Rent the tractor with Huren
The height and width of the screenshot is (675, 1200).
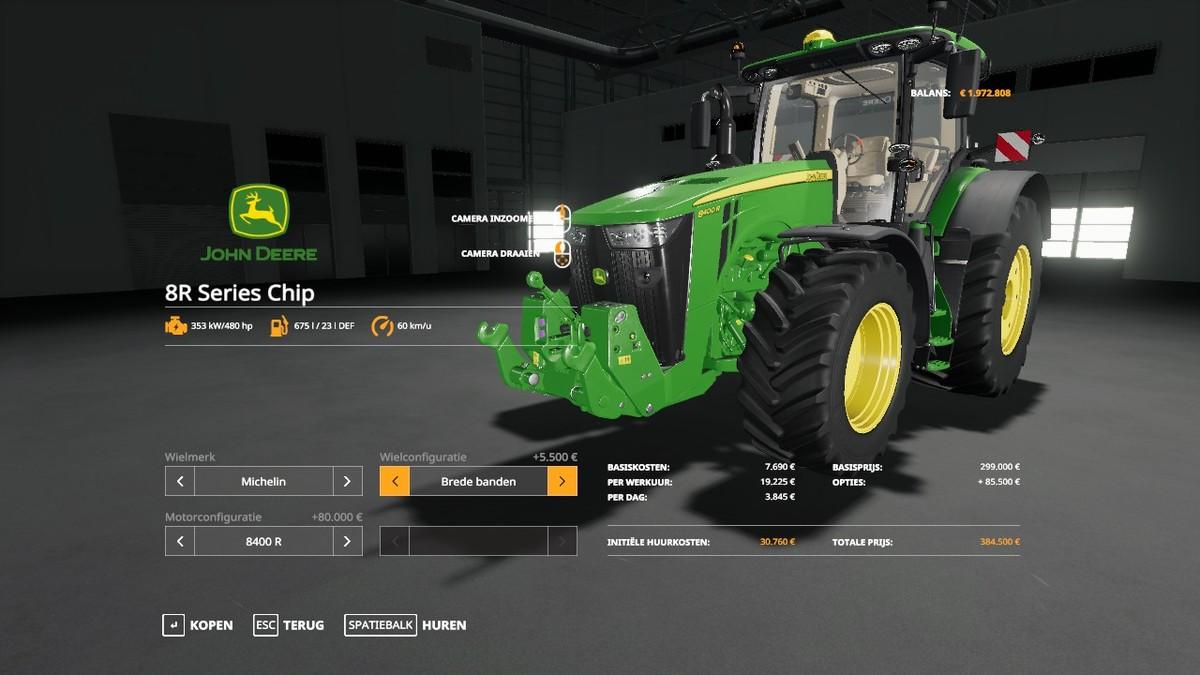pyautogui.click(x=406, y=625)
